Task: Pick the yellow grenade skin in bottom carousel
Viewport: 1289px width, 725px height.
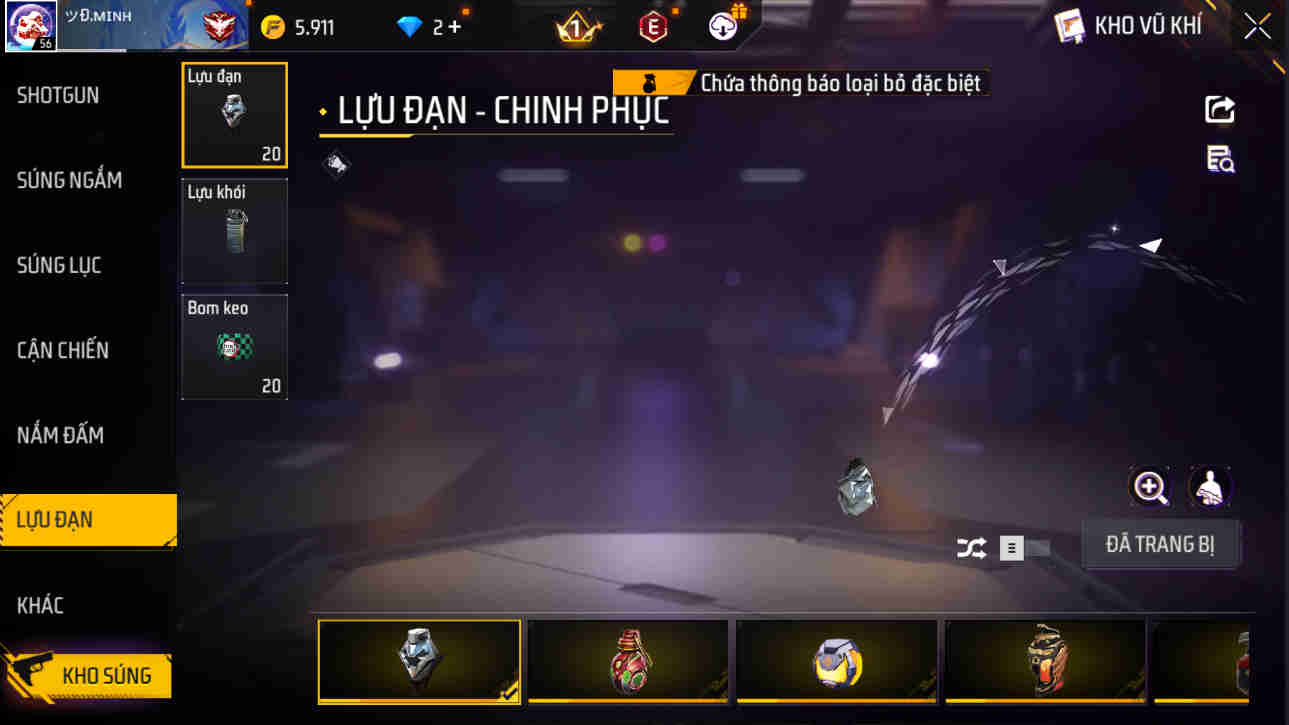Action: [x=837, y=662]
